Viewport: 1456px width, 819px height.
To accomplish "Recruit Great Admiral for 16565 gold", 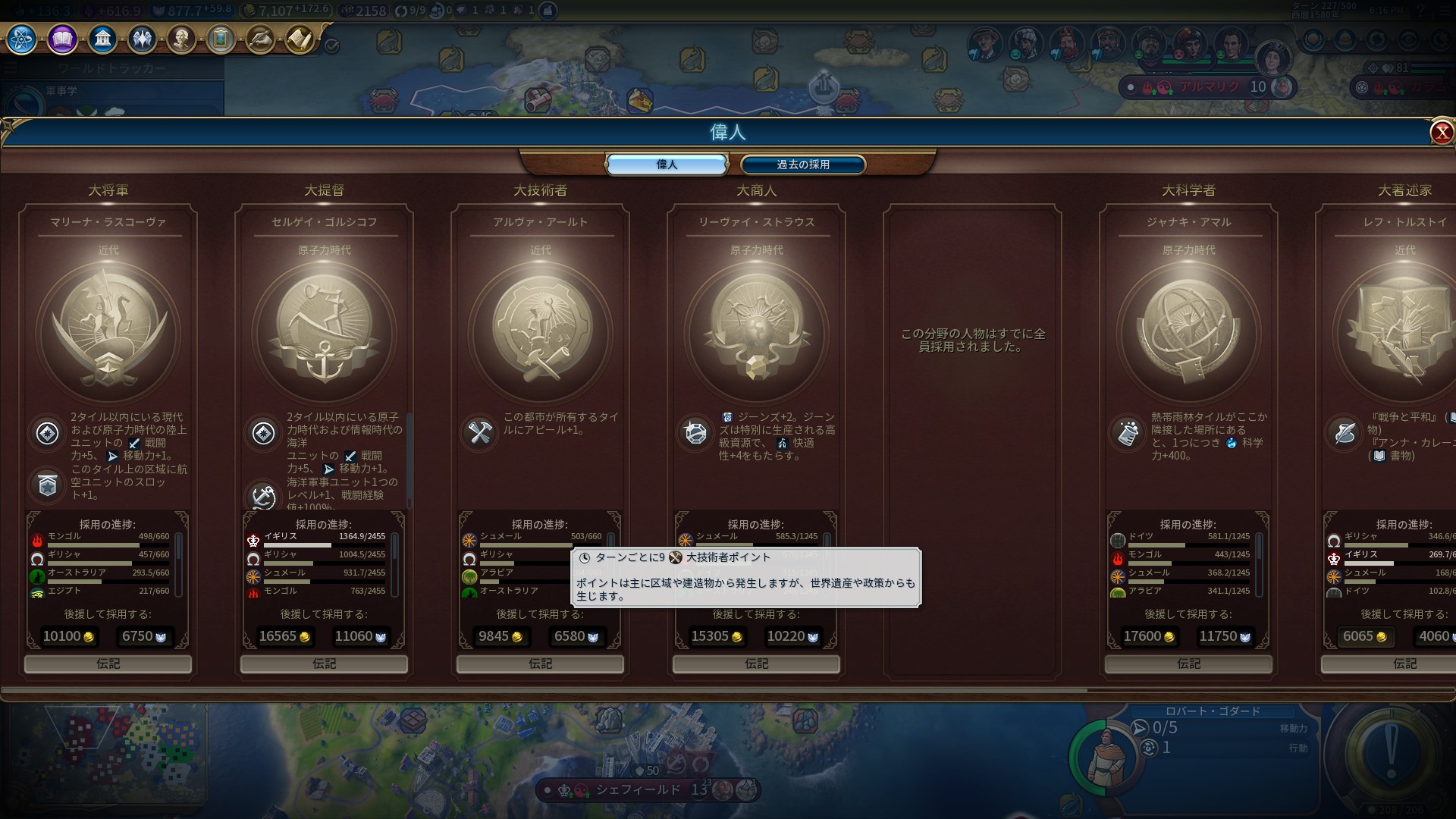I will (284, 637).
